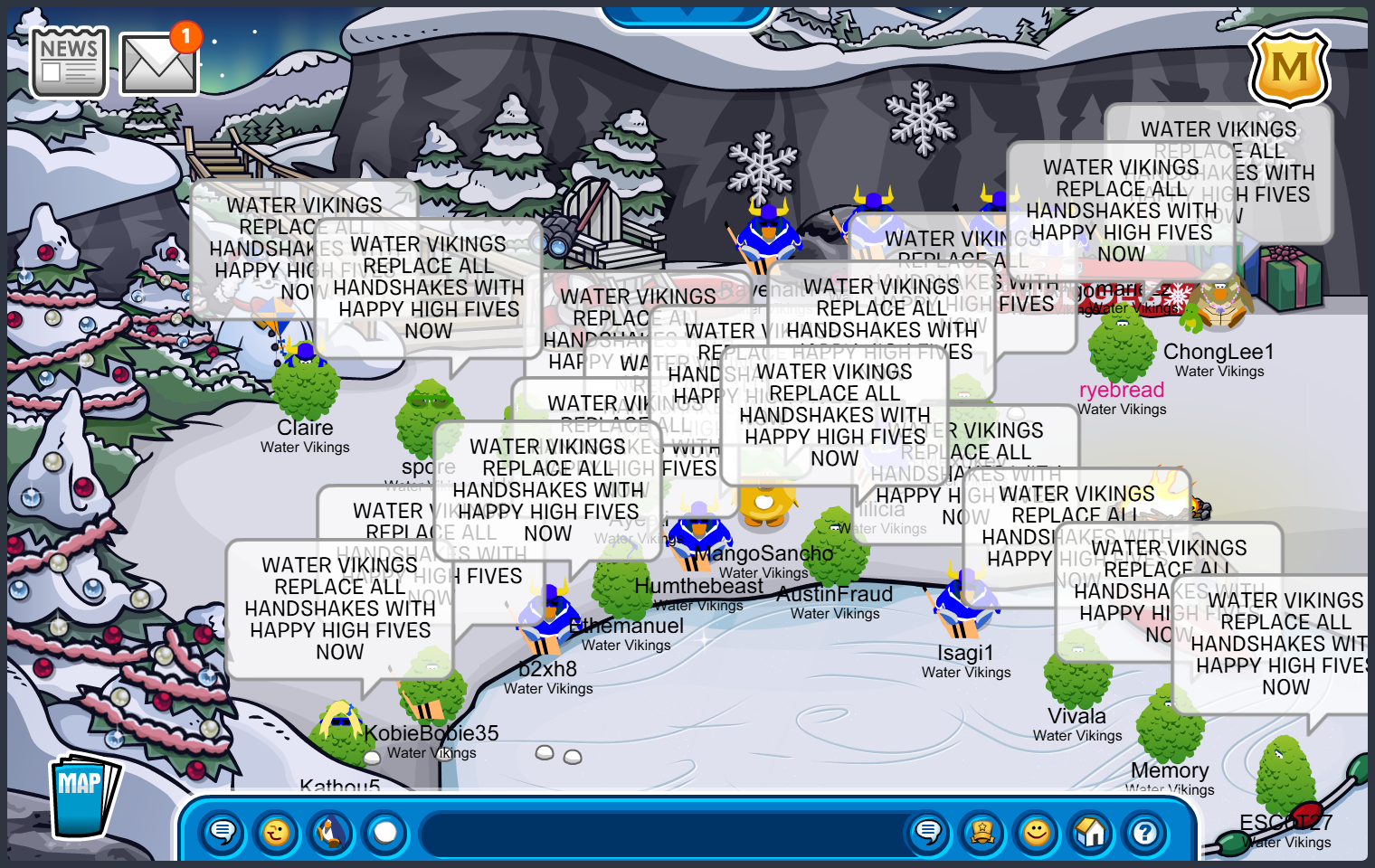This screenshot has height=868, width=1375.
Task: Open the mail envelope with one notification
Action: tap(158, 63)
